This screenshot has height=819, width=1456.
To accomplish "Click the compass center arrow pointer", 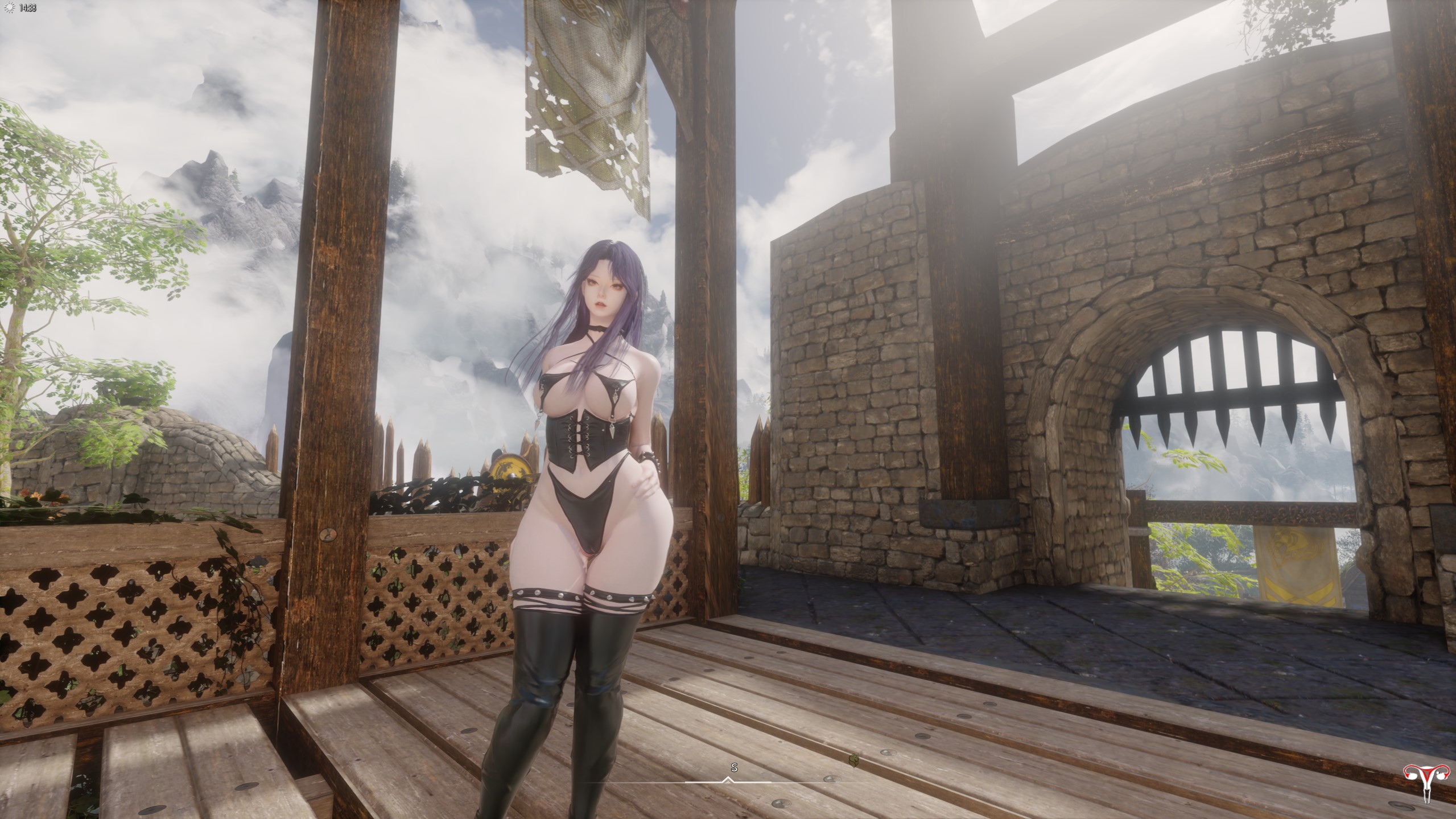I will click(727, 780).
